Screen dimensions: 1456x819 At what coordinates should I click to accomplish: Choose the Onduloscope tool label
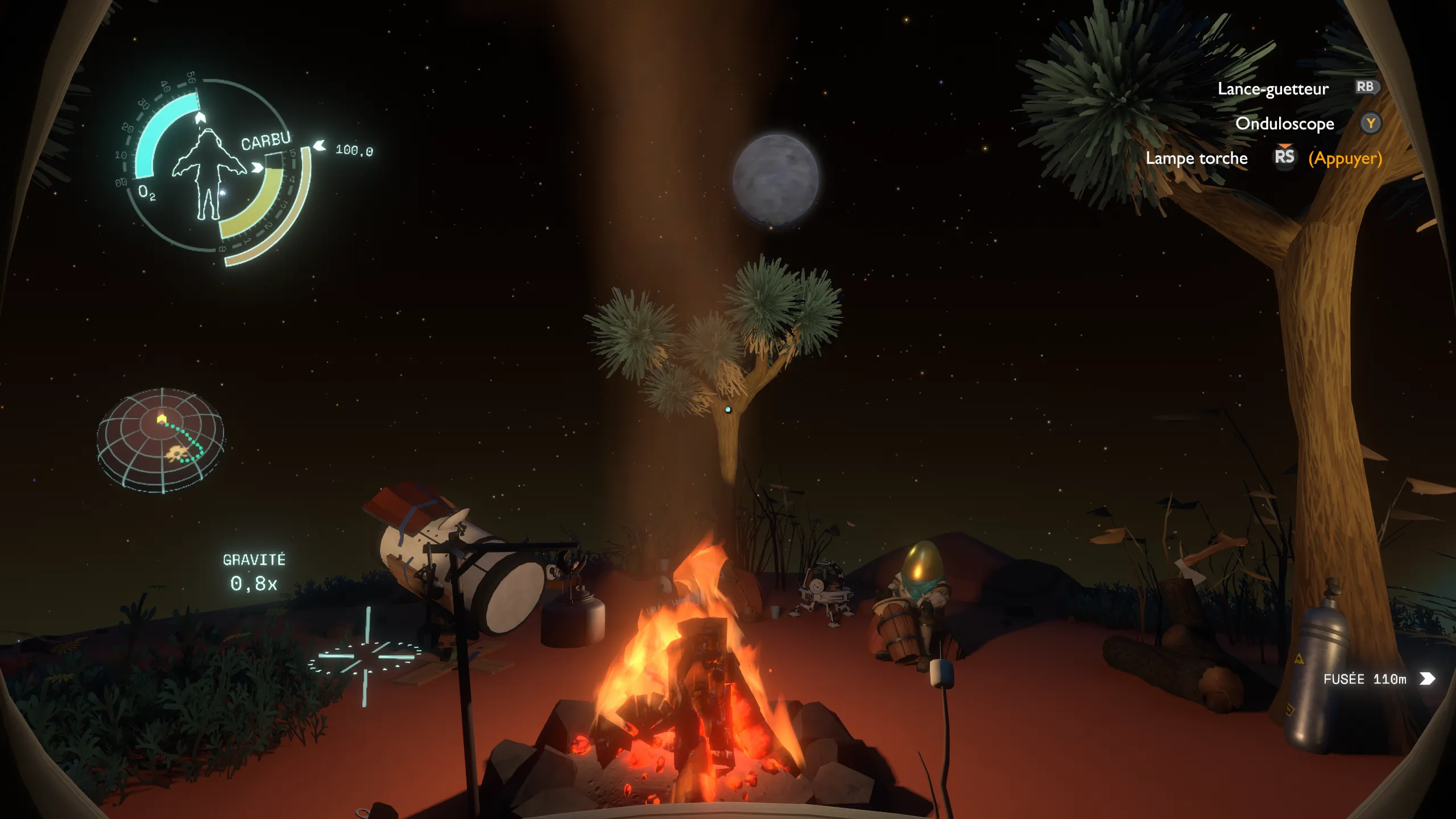coord(1284,123)
